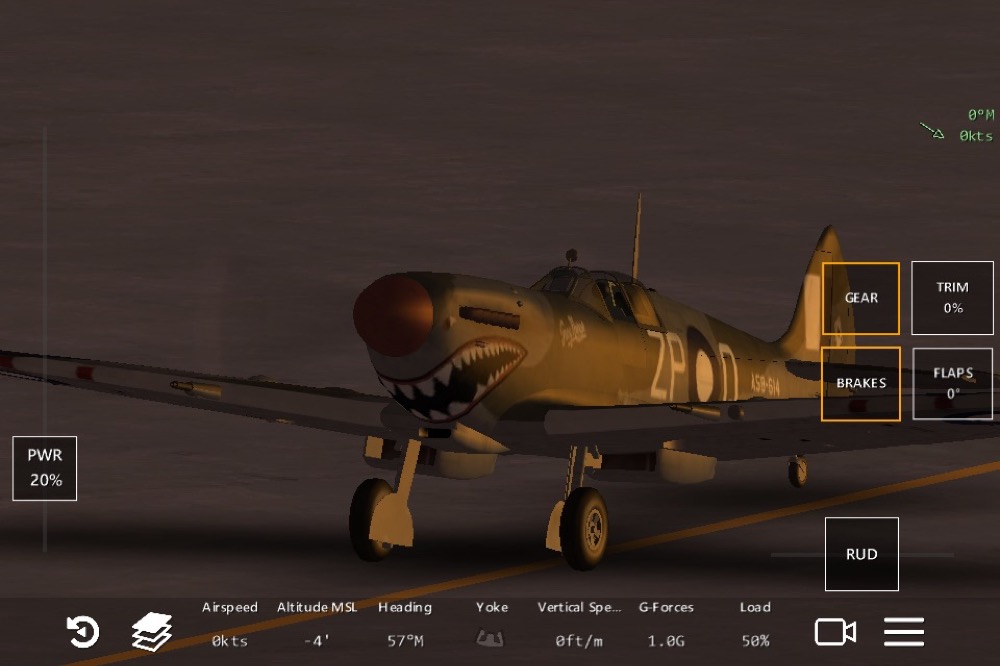Image resolution: width=1000 pixels, height=666 pixels.
Task: Toggle the BRAKES button
Action: (x=861, y=383)
